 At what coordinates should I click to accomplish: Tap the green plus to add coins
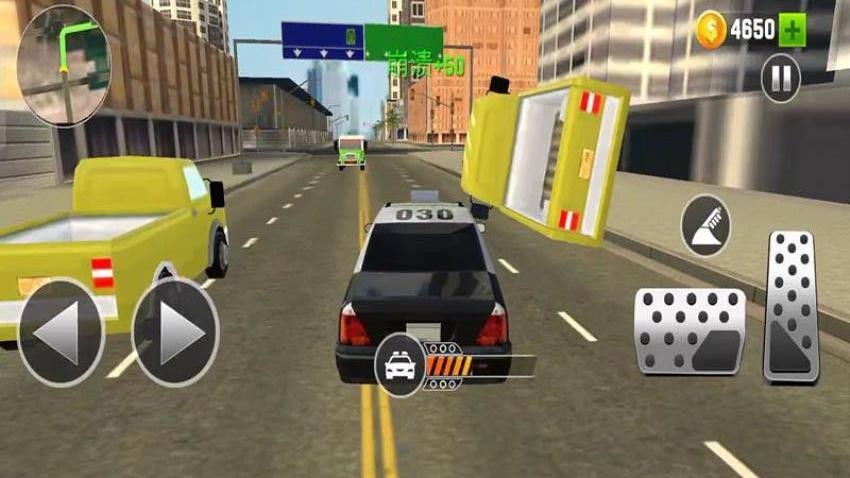pyautogui.click(x=793, y=29)
